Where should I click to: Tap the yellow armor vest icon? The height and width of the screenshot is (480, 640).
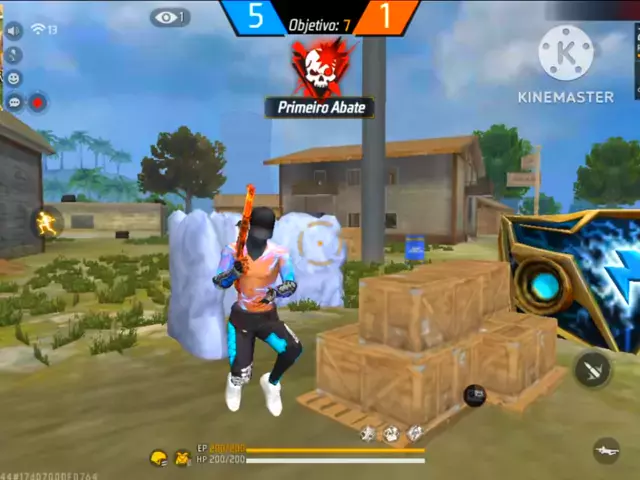(182, 458)
